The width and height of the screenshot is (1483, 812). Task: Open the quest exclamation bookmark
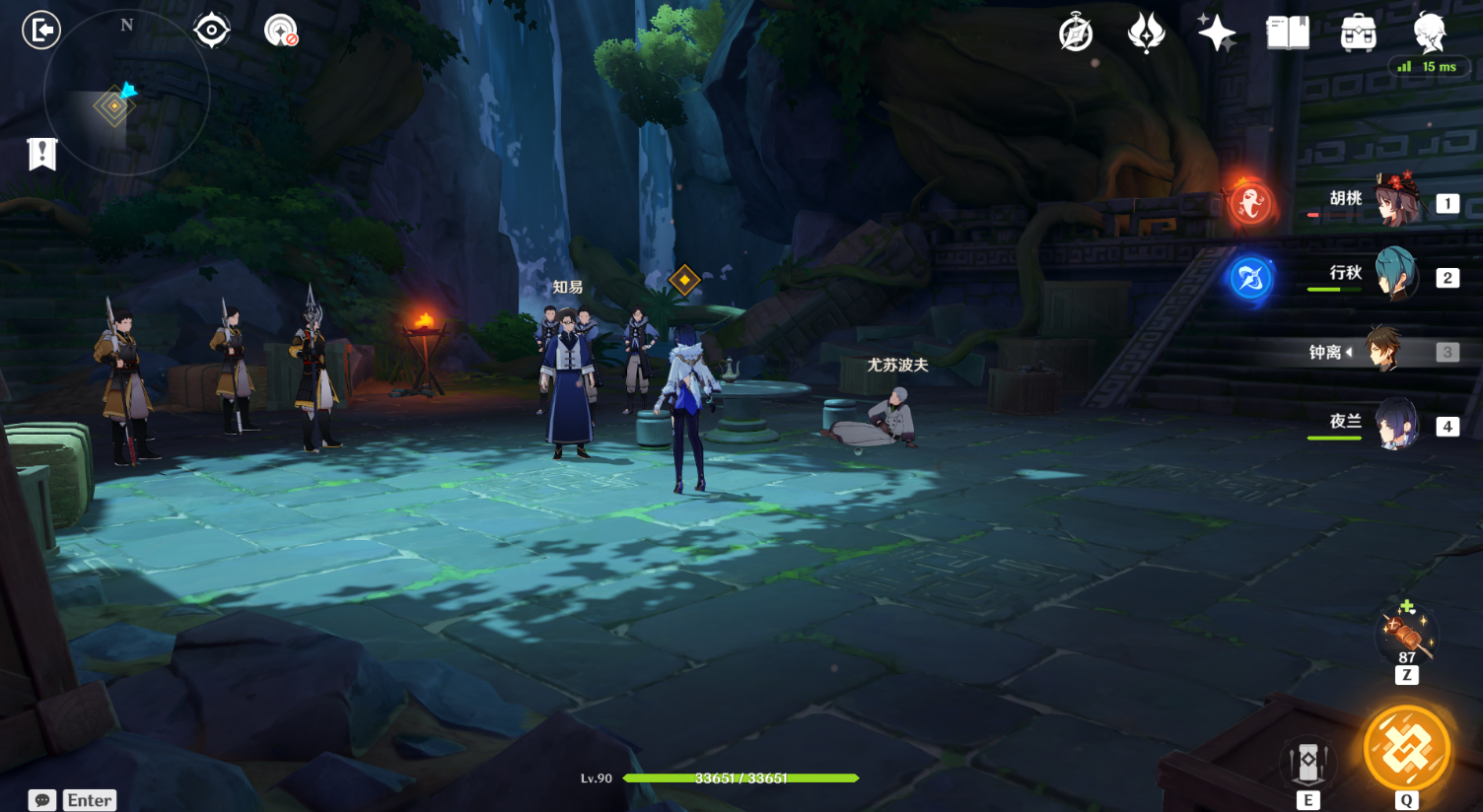tap(42, 154)
